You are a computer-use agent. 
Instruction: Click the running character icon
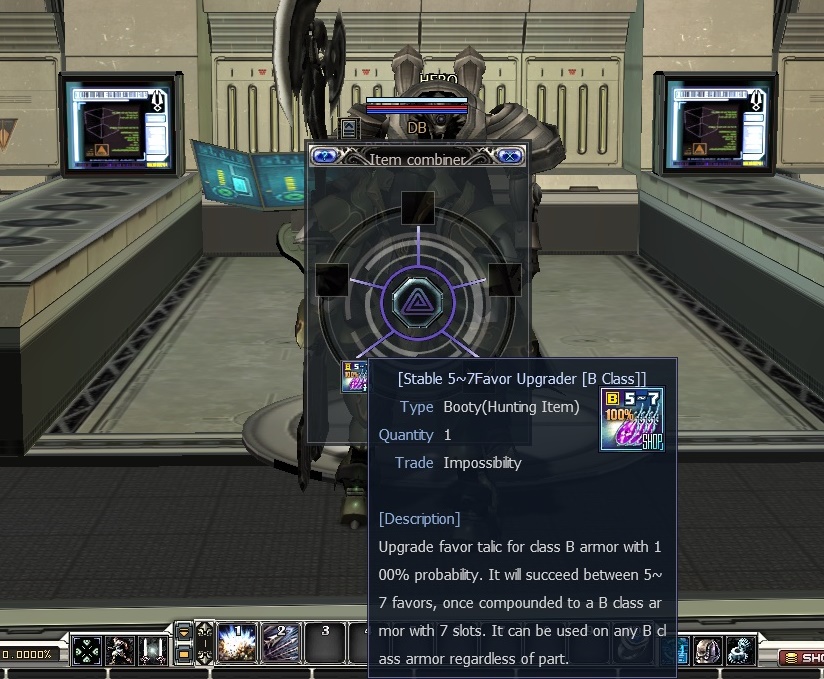coord(121,651)
